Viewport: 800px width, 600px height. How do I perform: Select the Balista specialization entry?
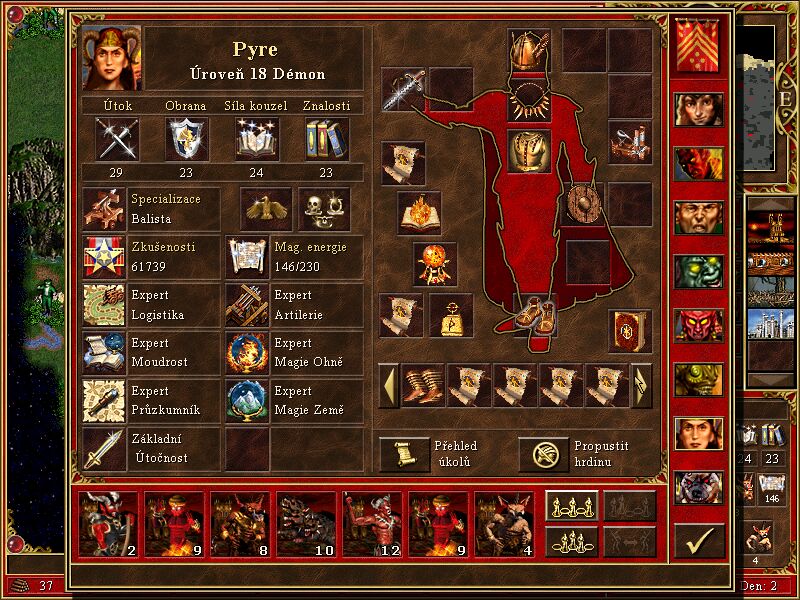104,209
